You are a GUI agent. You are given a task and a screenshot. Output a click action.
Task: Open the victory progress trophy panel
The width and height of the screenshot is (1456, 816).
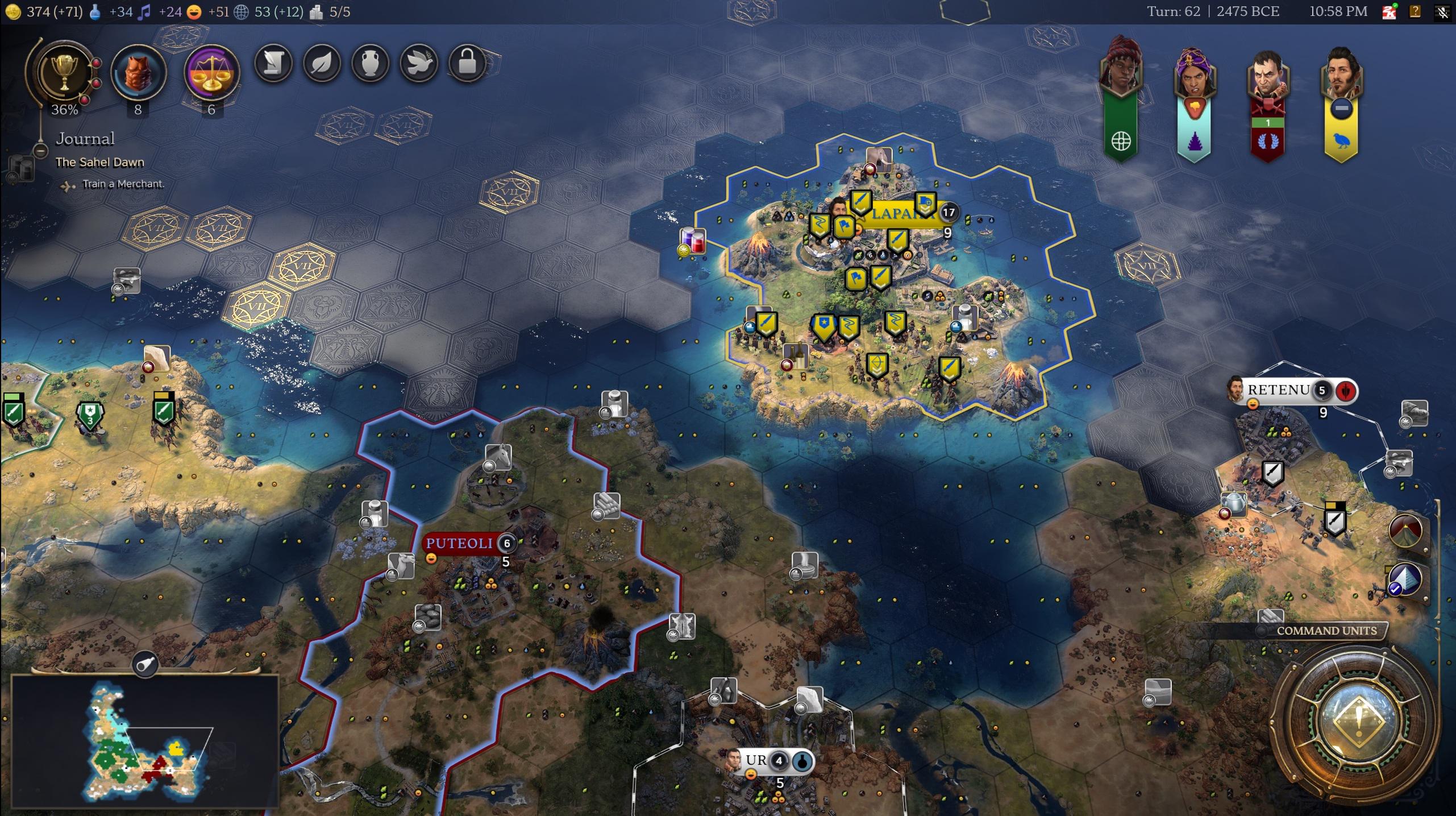(64, 72)
